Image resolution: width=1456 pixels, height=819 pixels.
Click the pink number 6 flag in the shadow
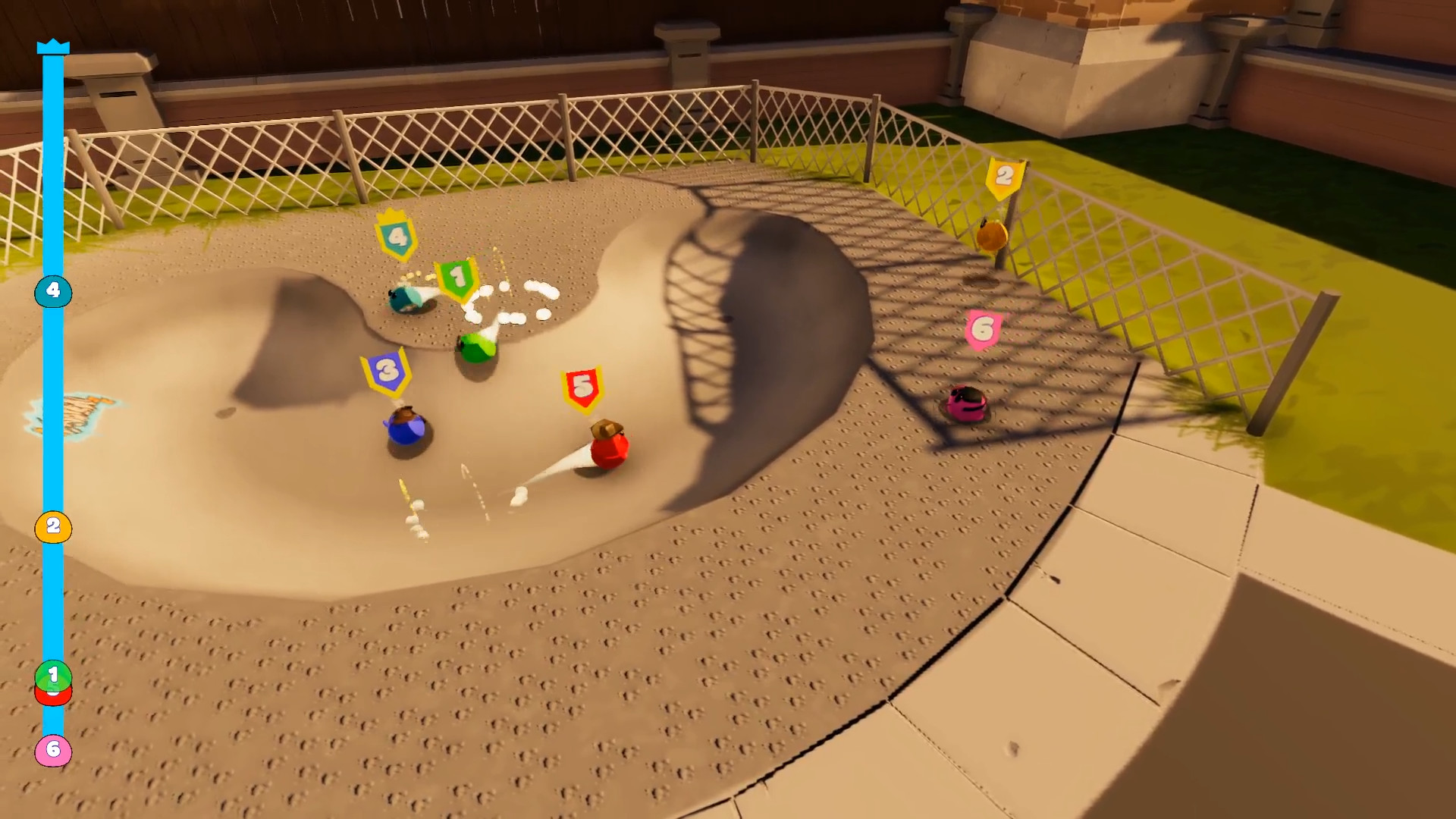pyautogui.click(x=984, y=328)
